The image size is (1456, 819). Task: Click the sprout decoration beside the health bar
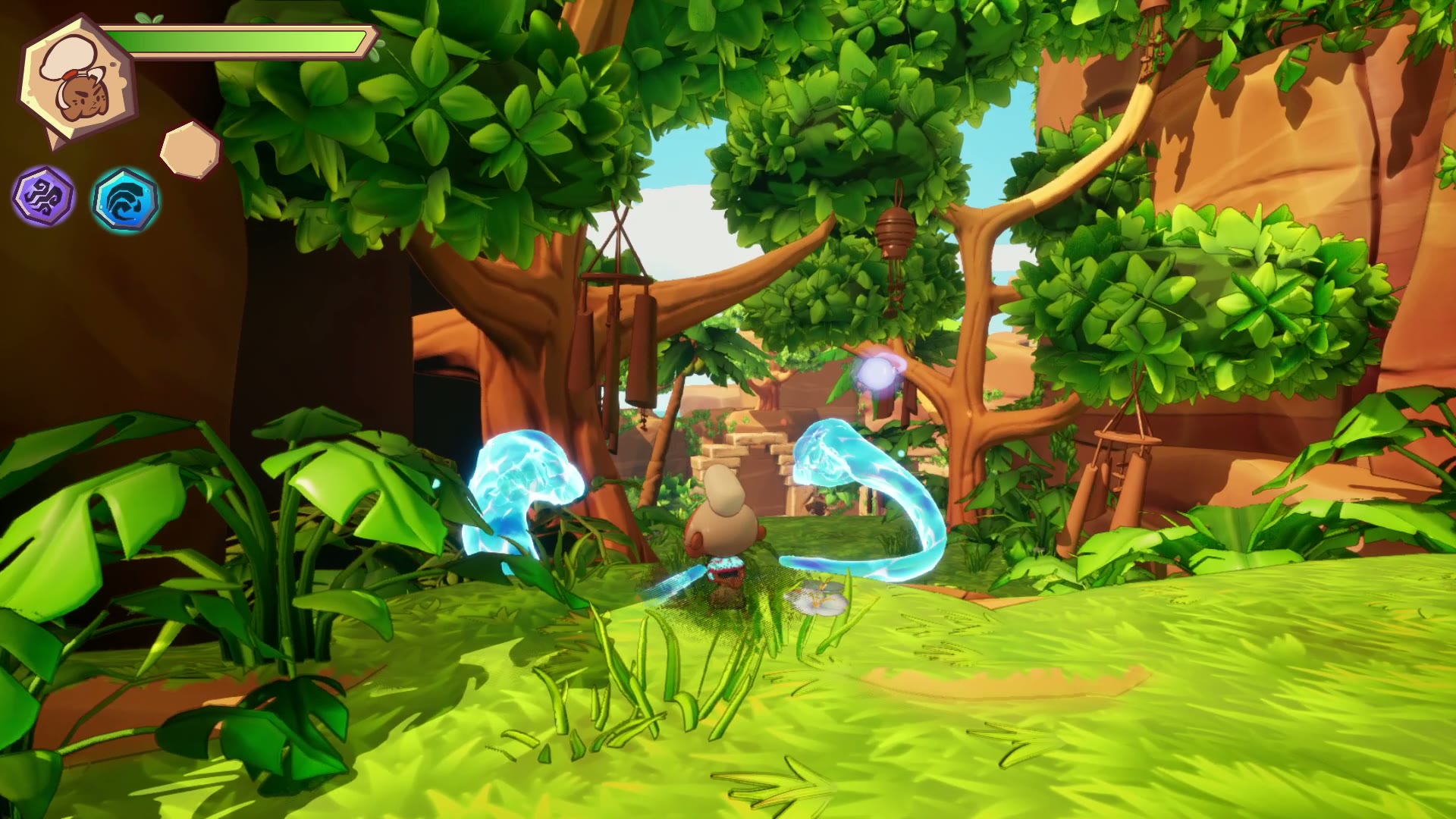coord(149,17)
